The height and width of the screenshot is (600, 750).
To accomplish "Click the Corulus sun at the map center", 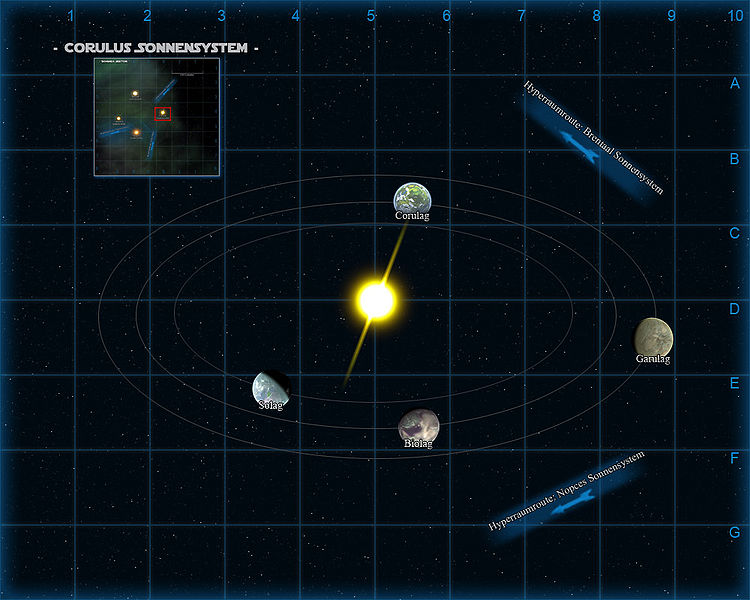I will (x=377, y=299).
